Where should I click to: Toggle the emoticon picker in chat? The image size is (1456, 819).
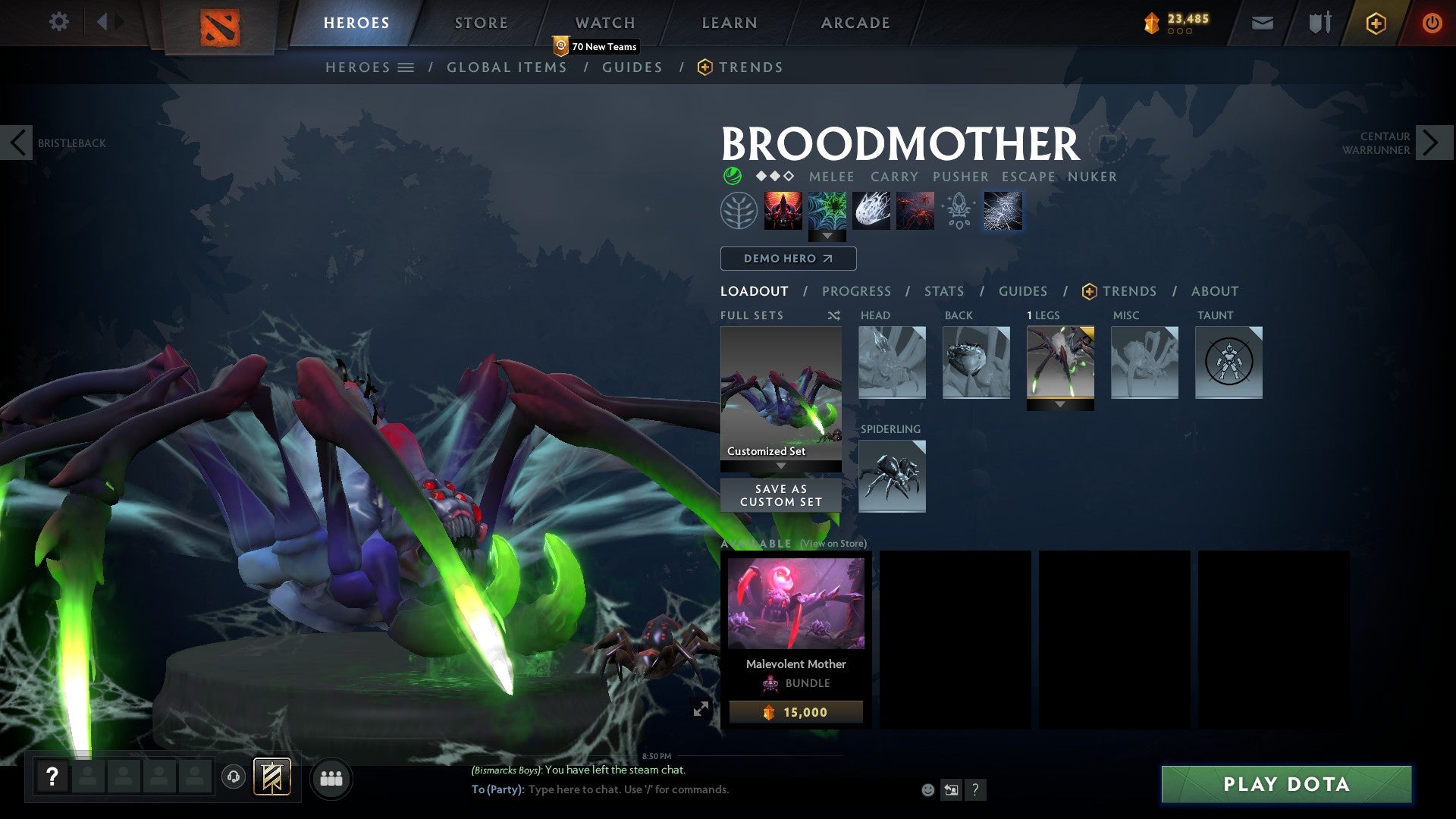(927, 789)
